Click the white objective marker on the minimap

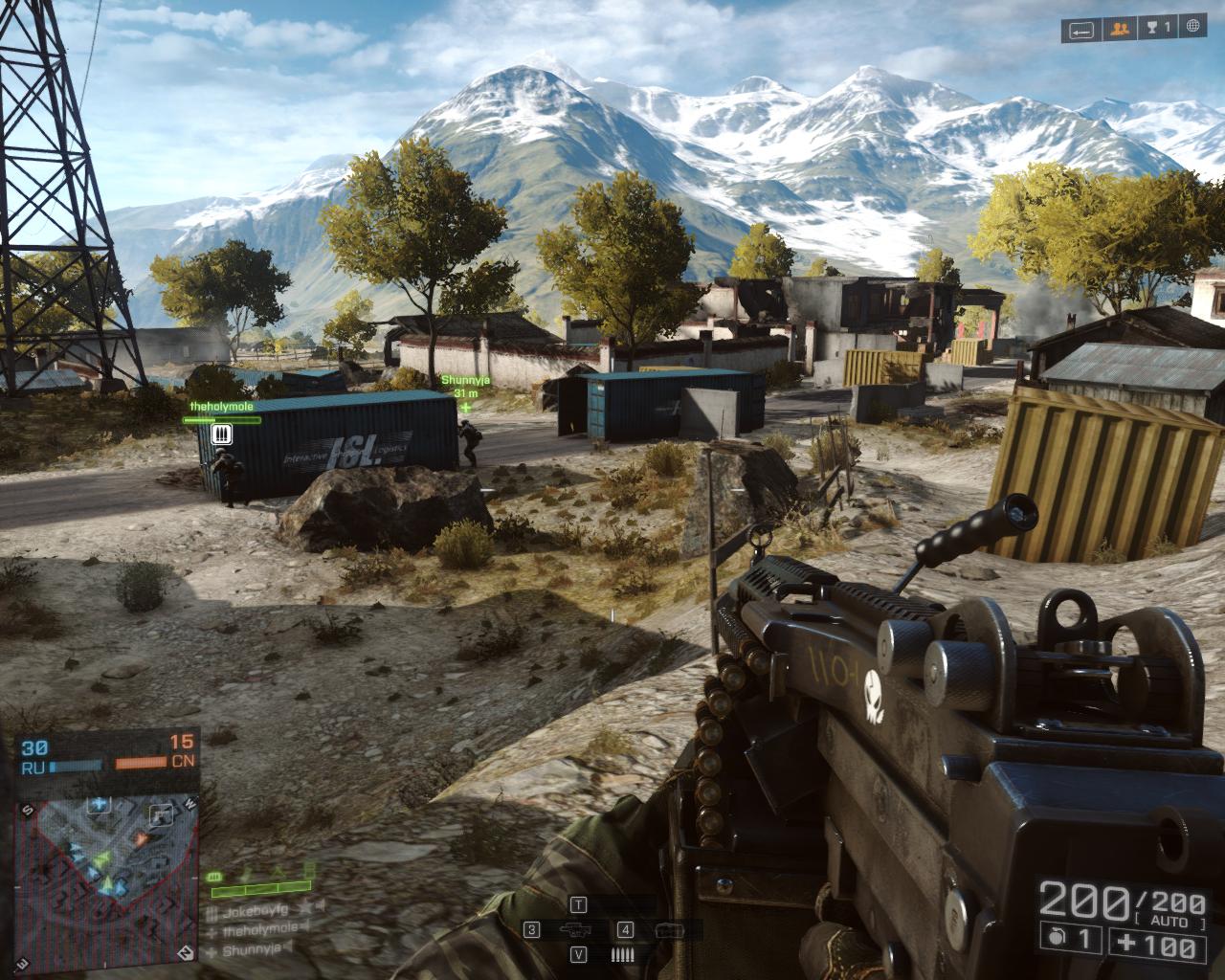click(x=161, y=814)
